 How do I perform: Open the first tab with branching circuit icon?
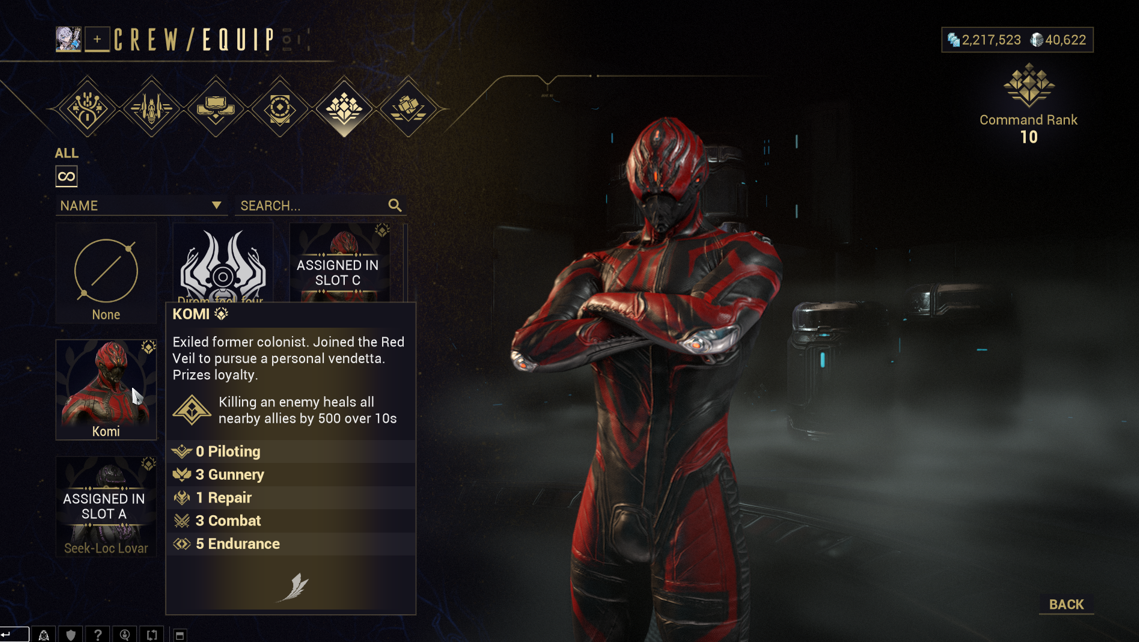click(x=87, y=108)
